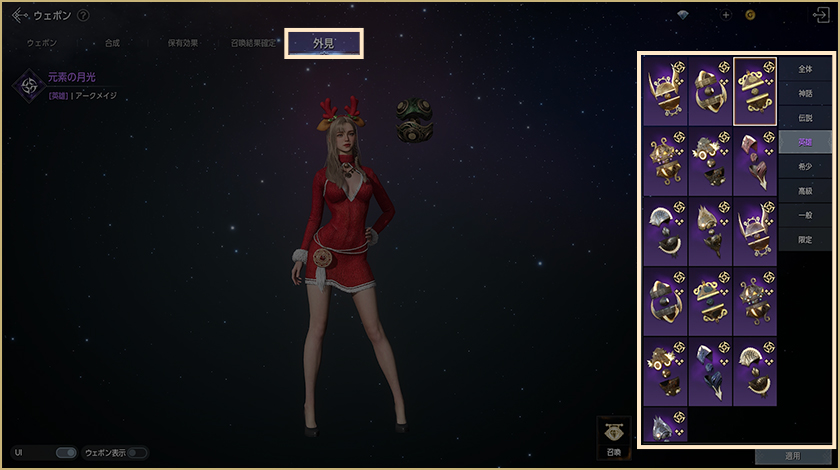840x470 pixels.
Task: Click the 適用 apply button
Action: [792, 456]
